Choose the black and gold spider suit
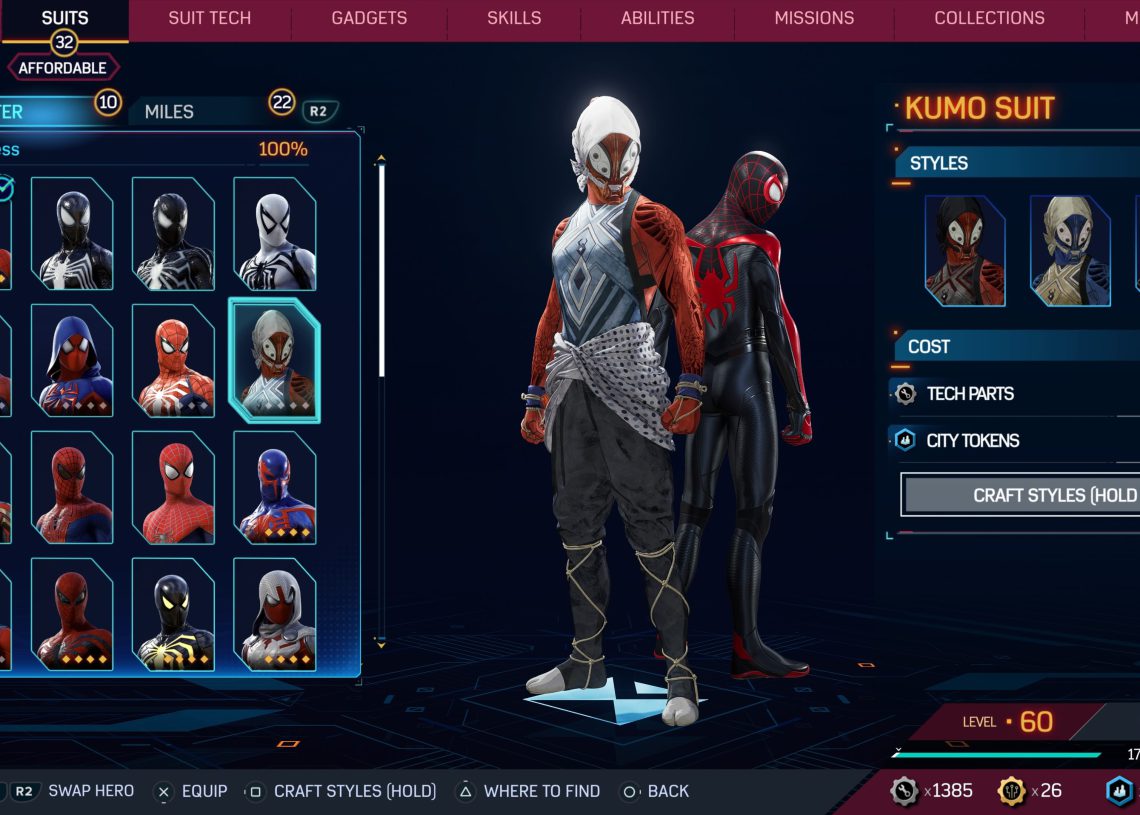Image resolution: width=1140 pixels, height=815 pixels. point(173,613)
